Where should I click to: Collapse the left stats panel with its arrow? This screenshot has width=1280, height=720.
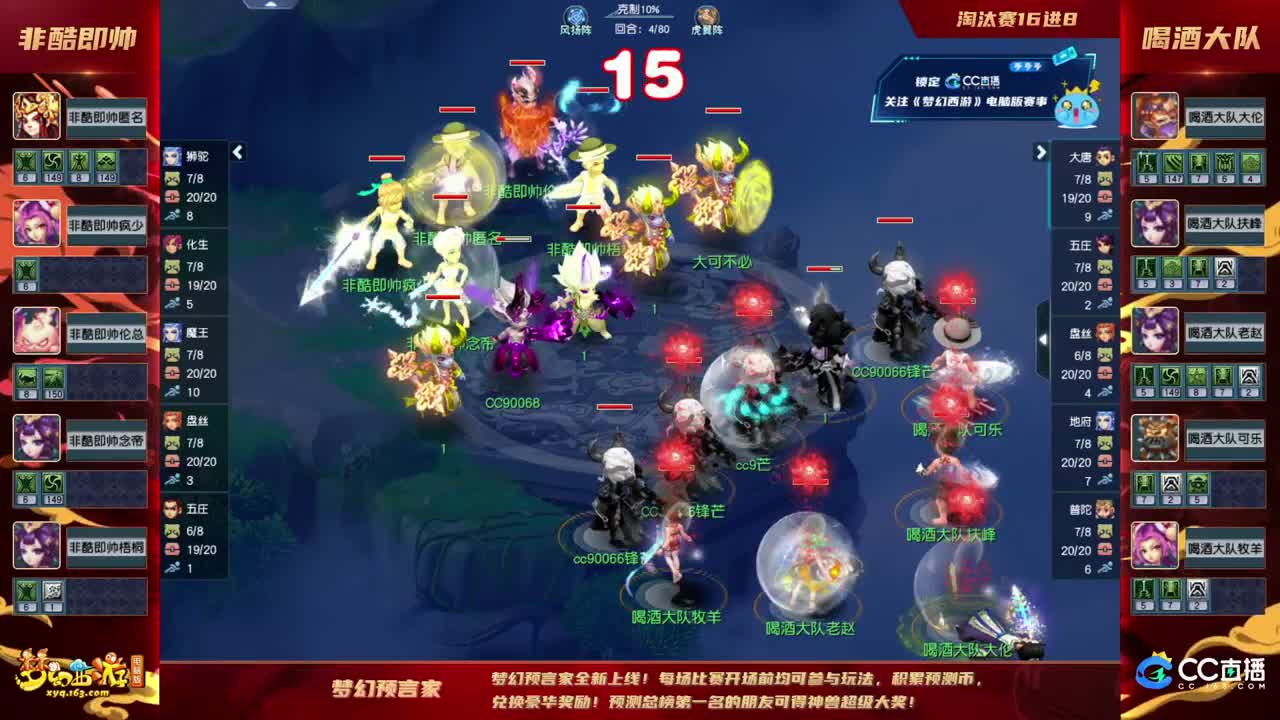(238, 154)
